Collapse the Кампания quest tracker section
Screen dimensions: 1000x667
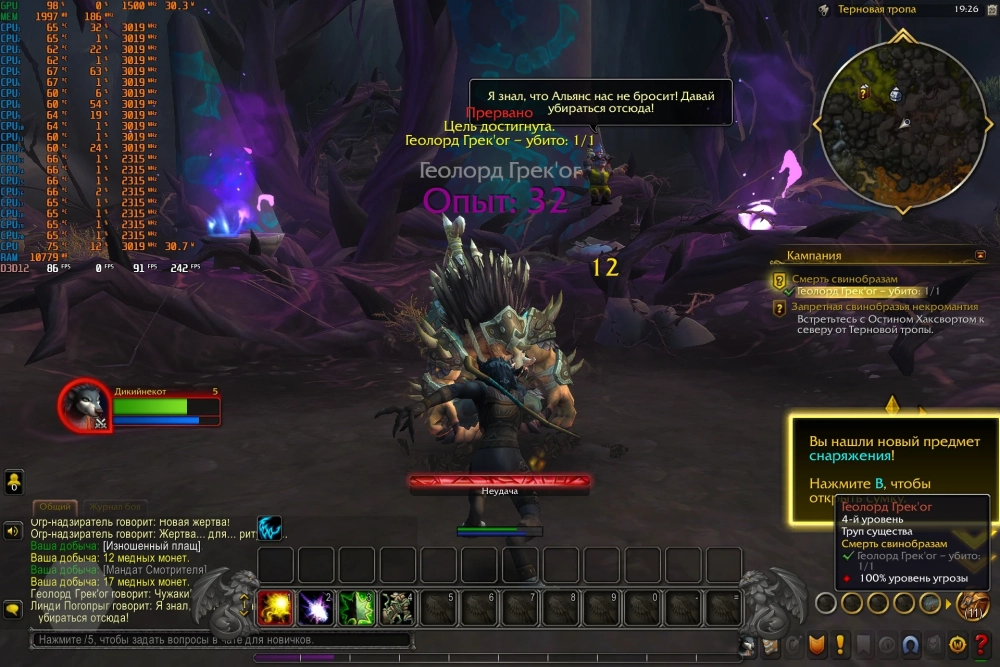pos(980,256)
